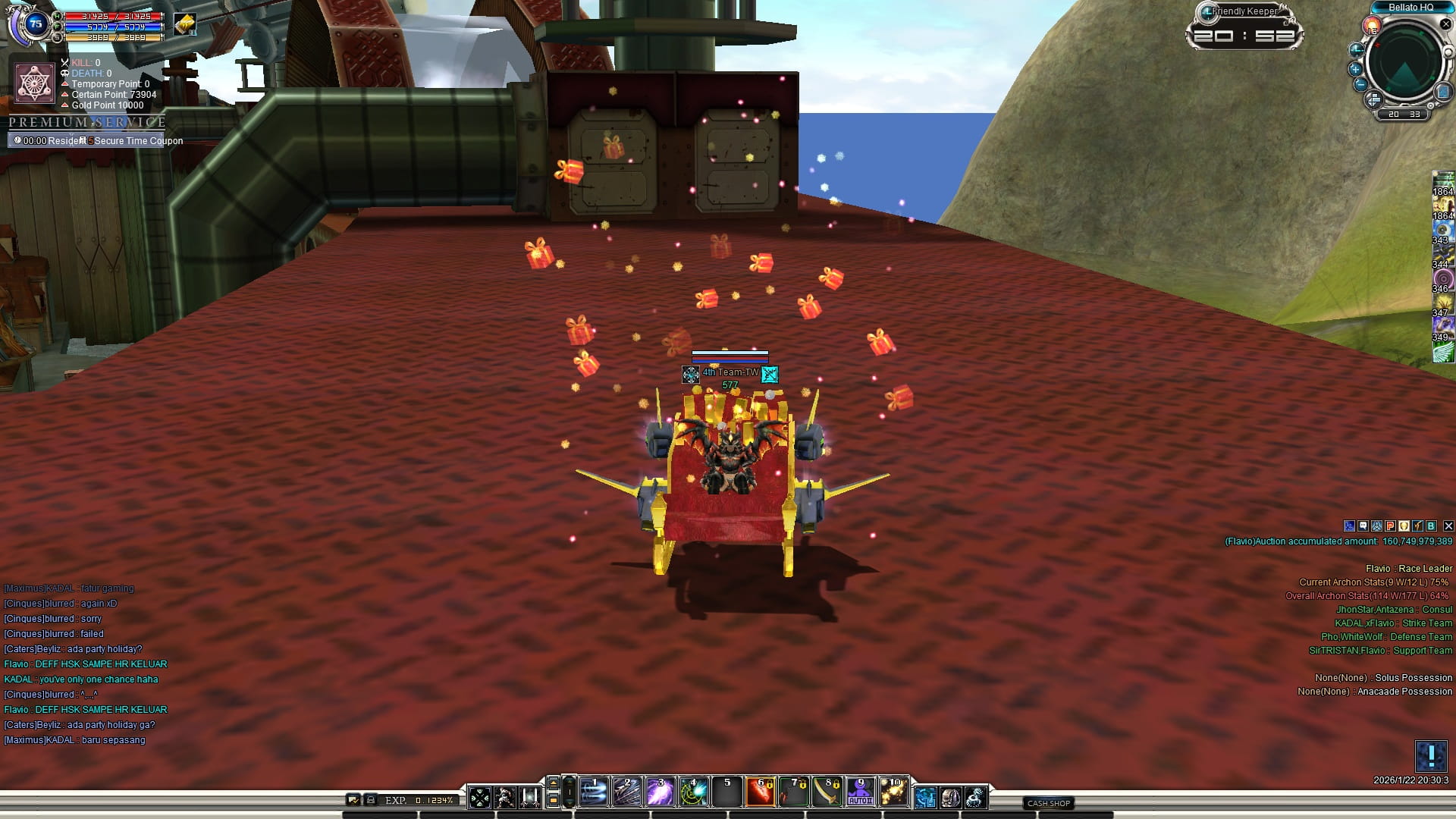This screenshot has height=819, width=1456.
Task: Click the green B icon in panel toolbar
Action: pos(1431,526)
